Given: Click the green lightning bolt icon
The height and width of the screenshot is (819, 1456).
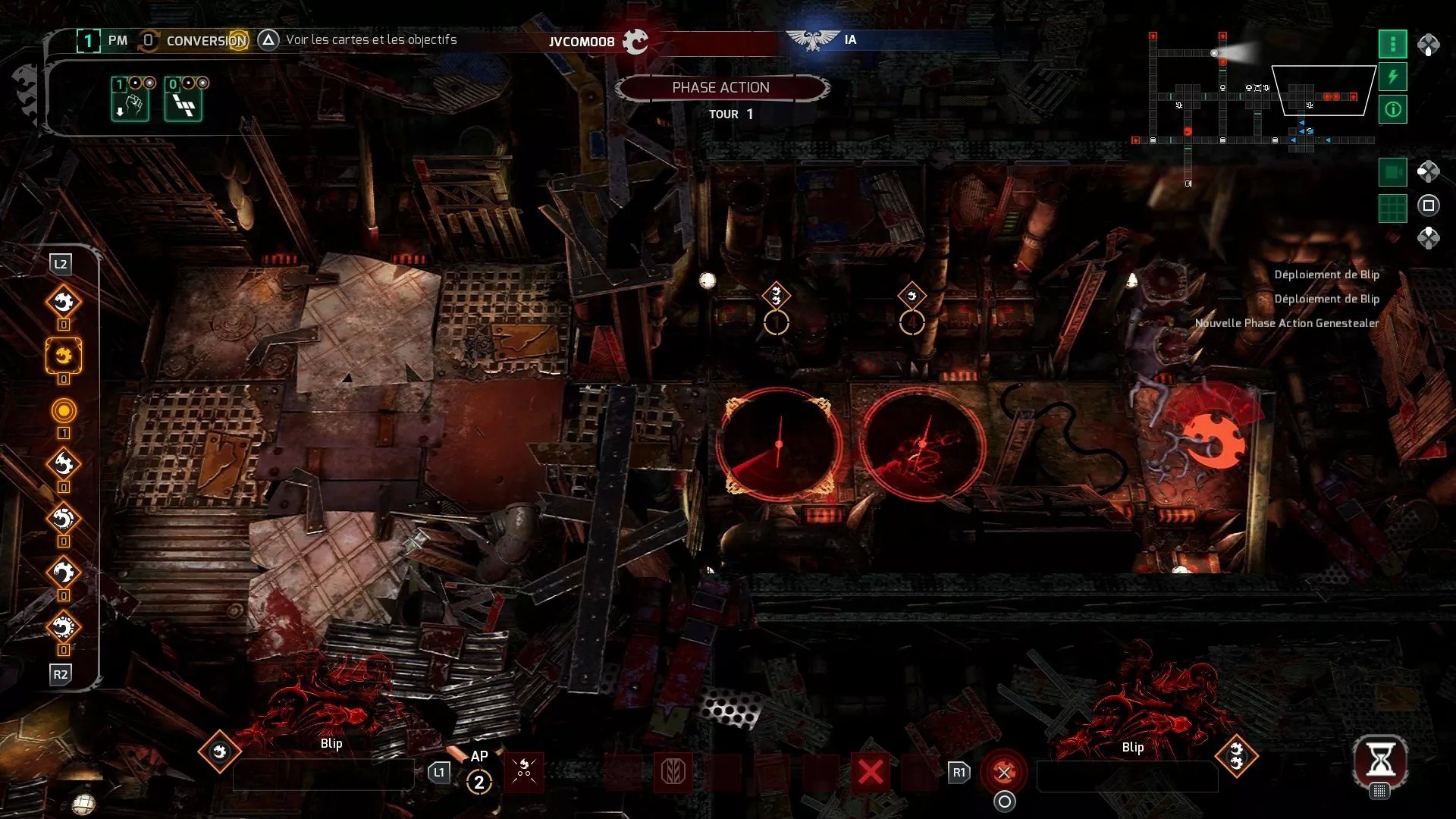Looking at the screenshot, I should tap(1393, 77).
